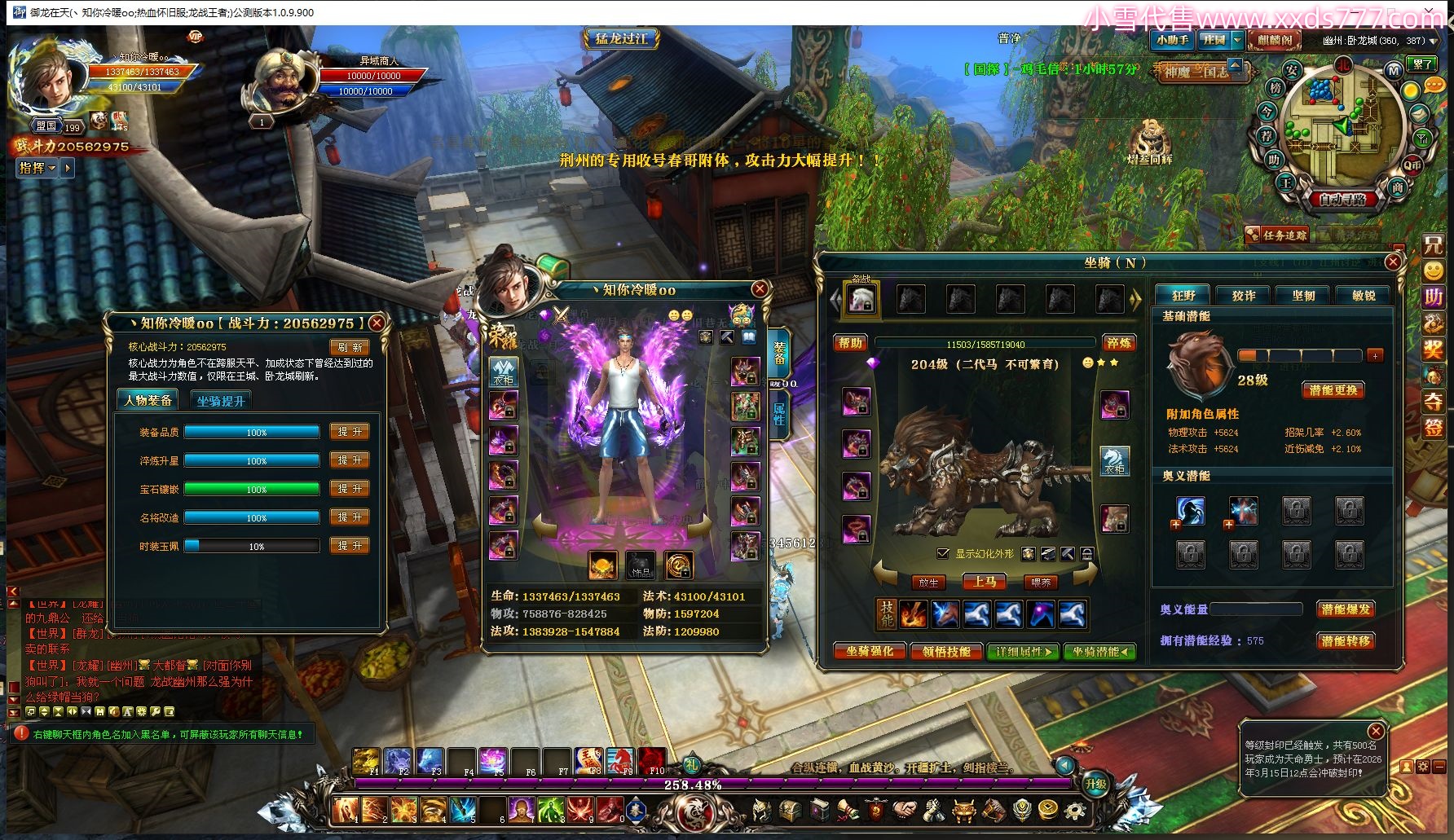Toggle the 显示幻化外形 checkbox
The width and height of the screenshot is (1454, 840).
click(x=943, y=554)
